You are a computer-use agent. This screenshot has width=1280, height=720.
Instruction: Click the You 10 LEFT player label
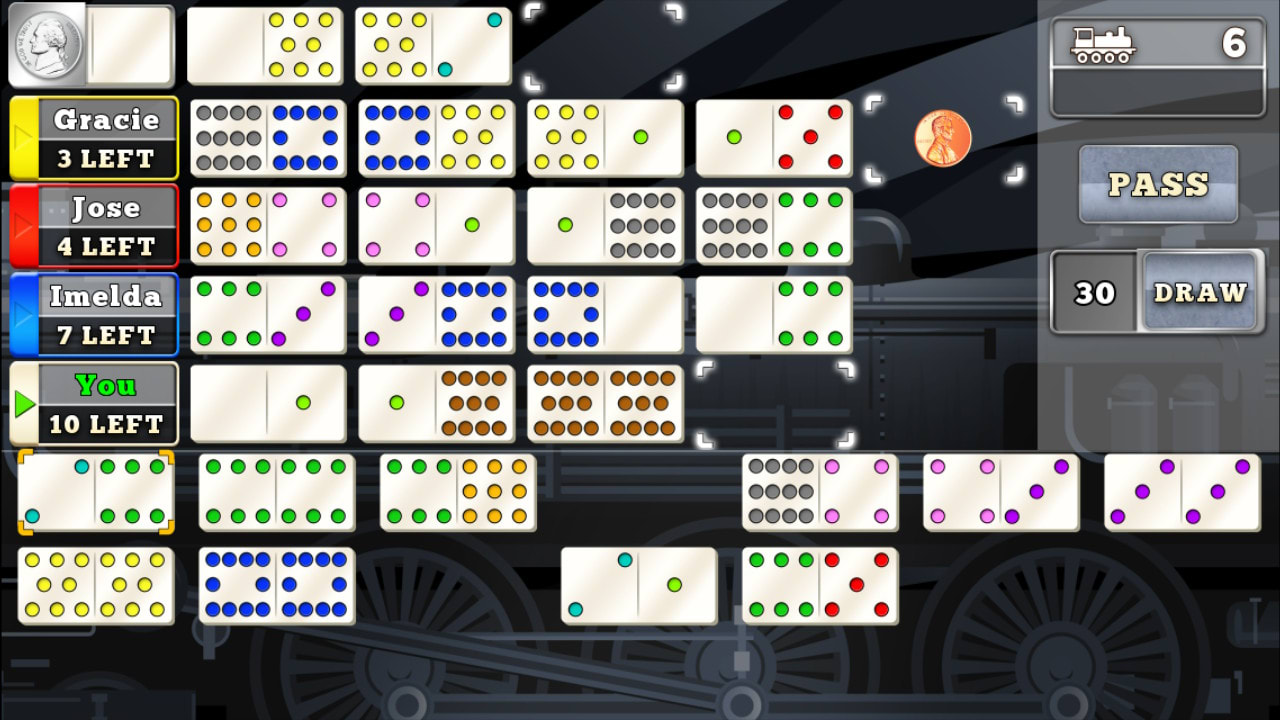coord(110,403)
